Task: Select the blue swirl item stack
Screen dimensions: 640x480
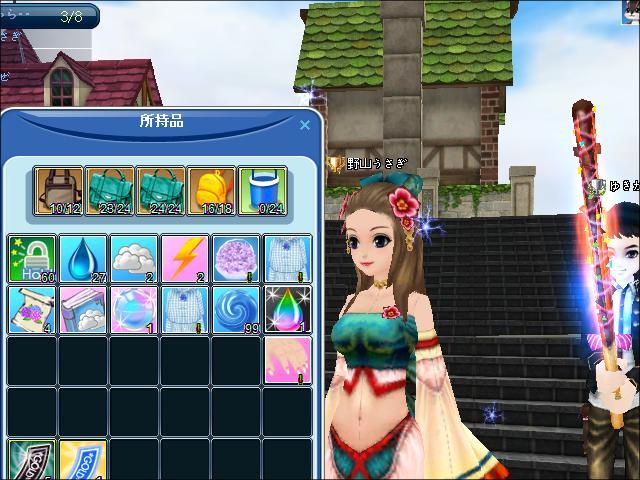Action: coord(236,309)
